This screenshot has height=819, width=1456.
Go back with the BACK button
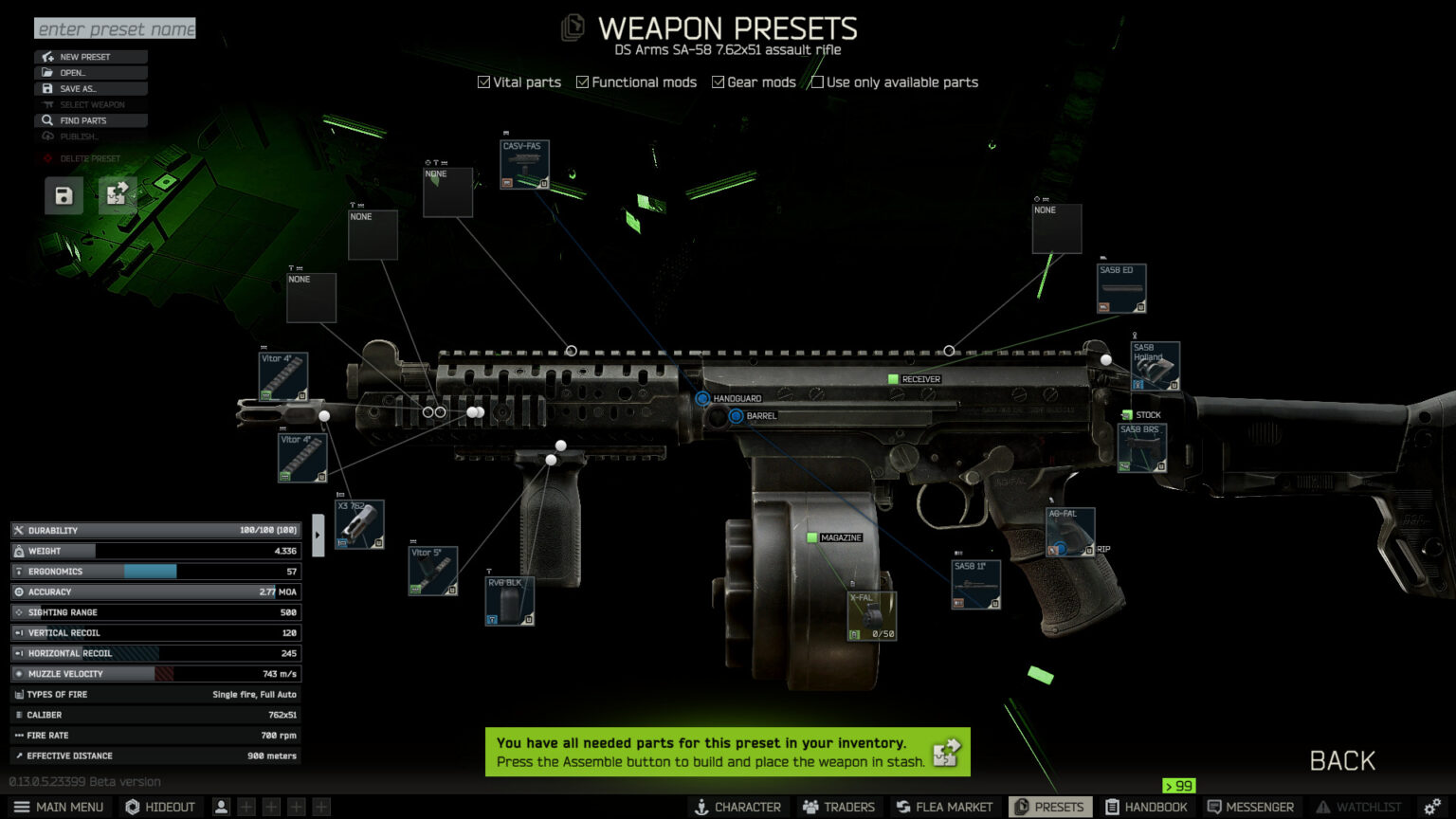[1341, 760]
